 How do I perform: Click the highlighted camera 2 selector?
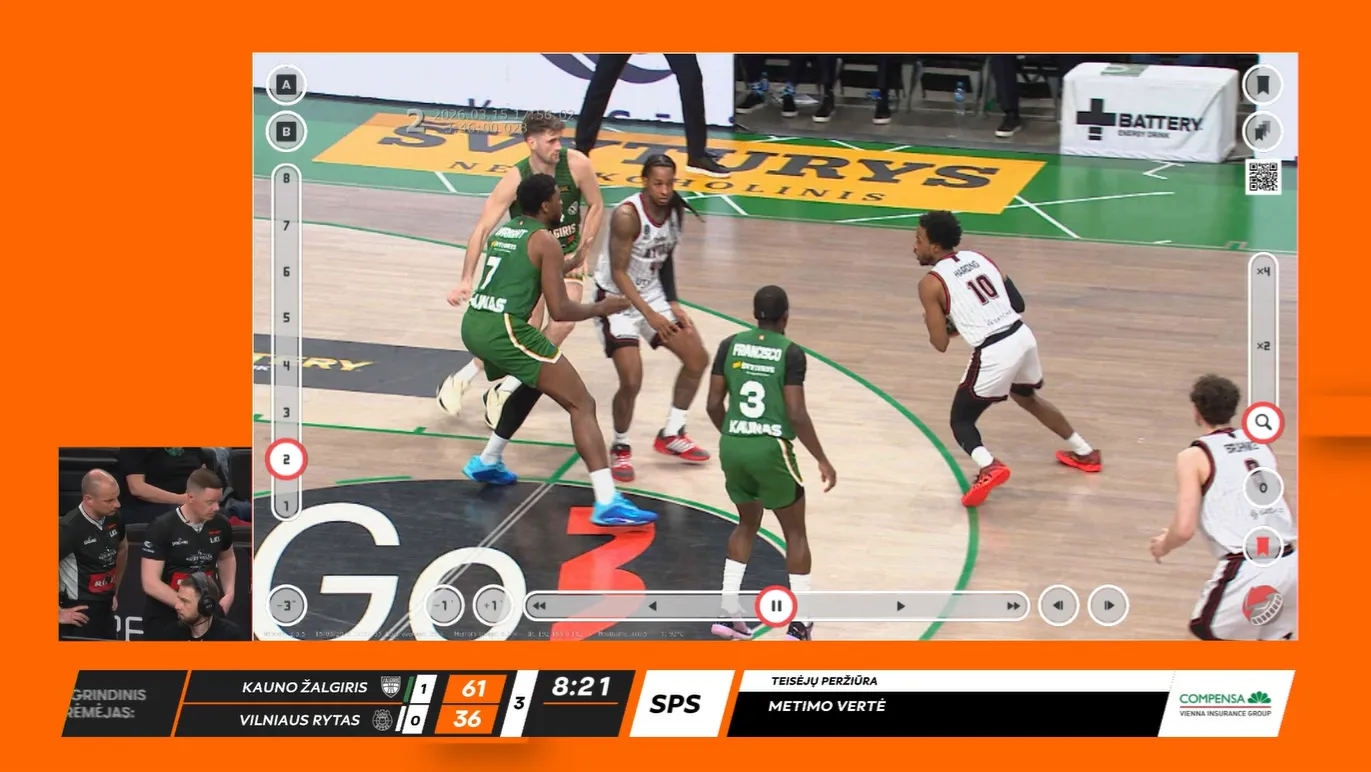(x=286, y=460)
